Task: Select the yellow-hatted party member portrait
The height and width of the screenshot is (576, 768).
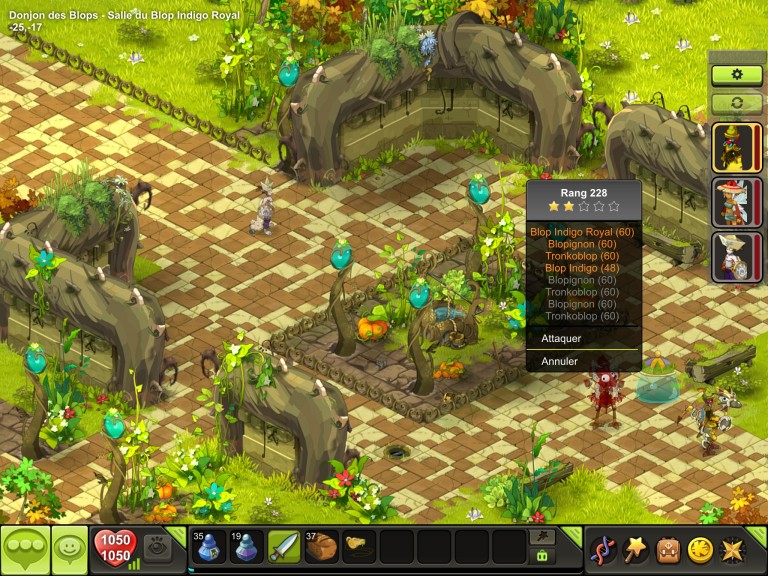Action: [x=737, y=148]
